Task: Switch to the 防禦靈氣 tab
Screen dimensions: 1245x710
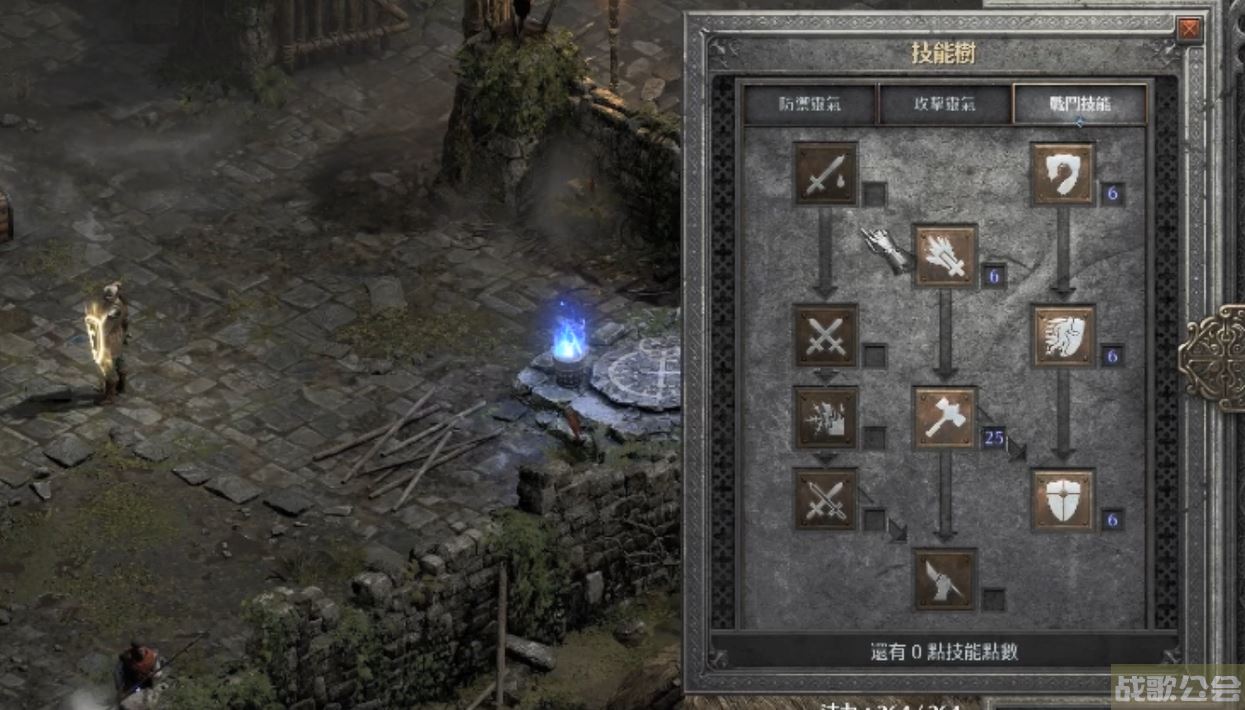Action: tap(810, 104)
